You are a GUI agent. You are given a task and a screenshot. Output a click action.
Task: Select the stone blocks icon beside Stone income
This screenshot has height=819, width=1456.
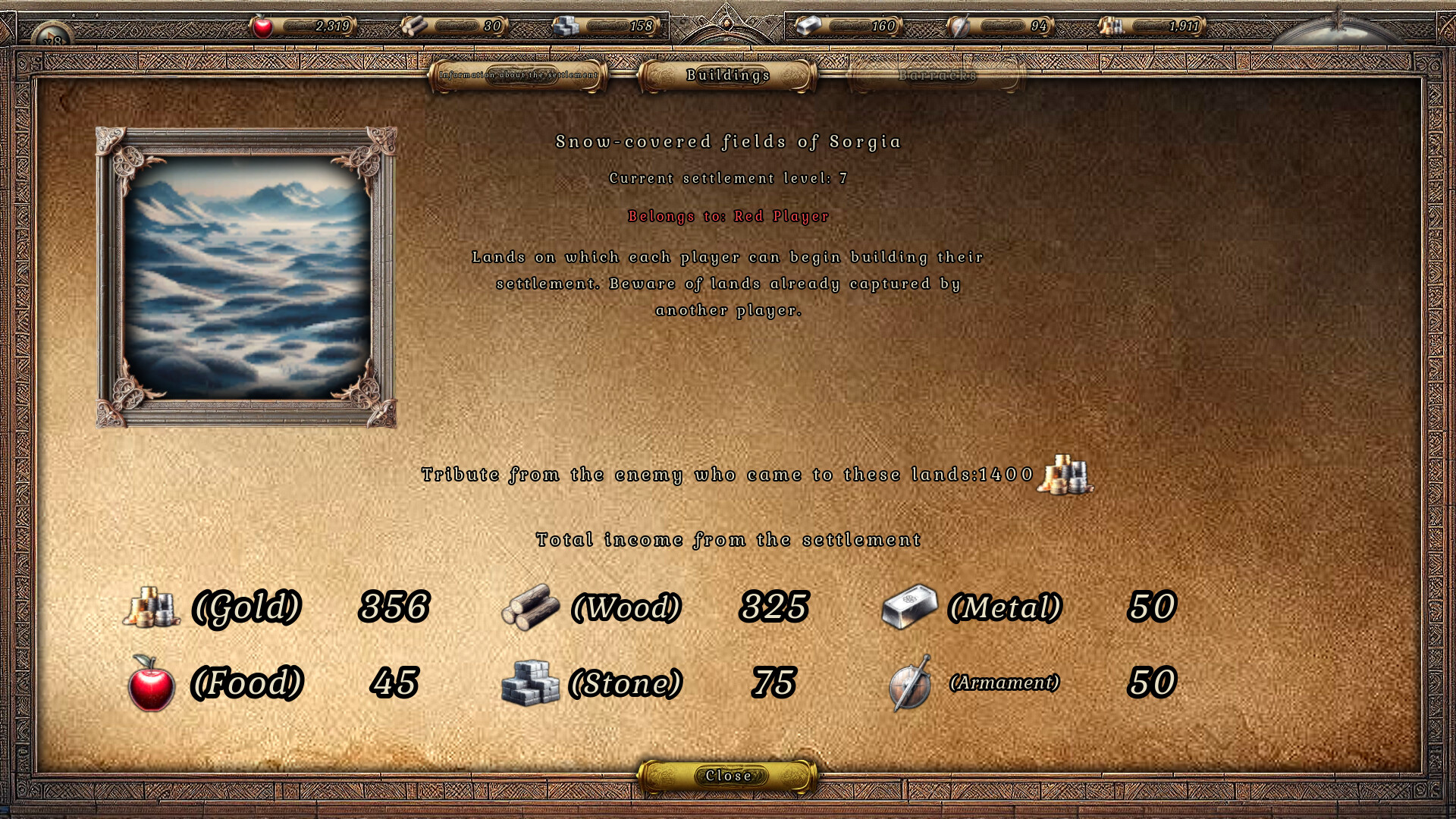click(529, 682)
